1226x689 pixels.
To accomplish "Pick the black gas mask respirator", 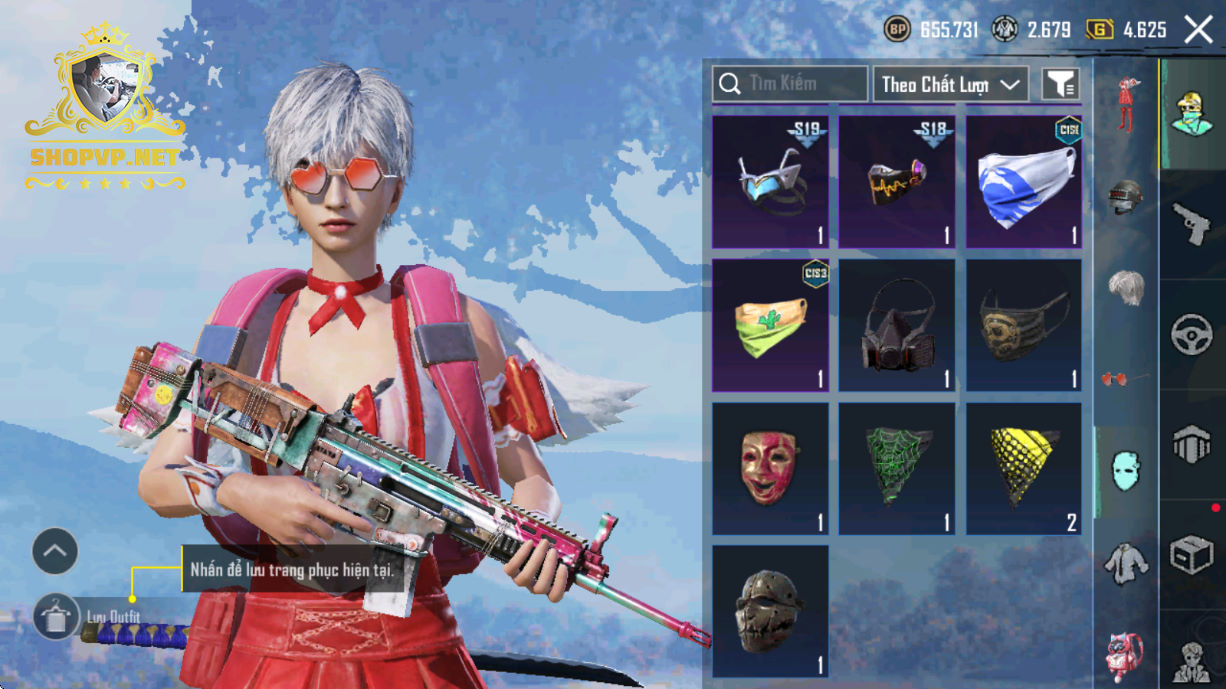I will tap(897, 325).
